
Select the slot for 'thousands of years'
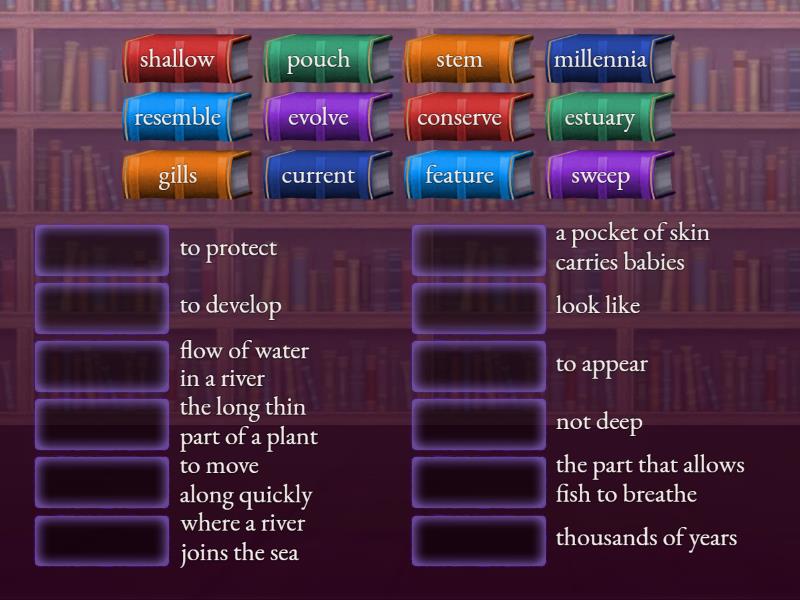(x=479, y=540)
